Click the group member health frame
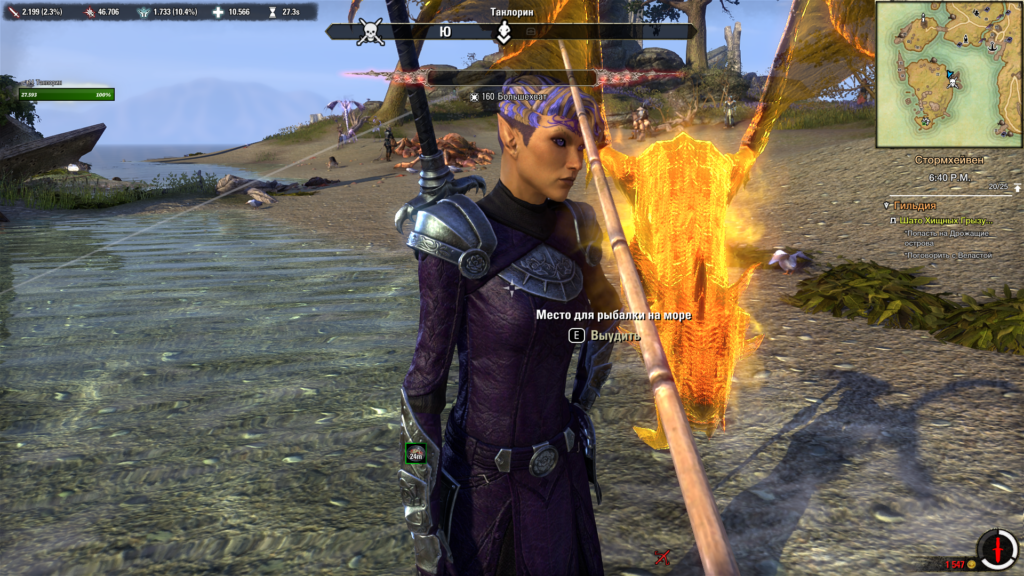The image size is (1024, 576). pos(67,92)
